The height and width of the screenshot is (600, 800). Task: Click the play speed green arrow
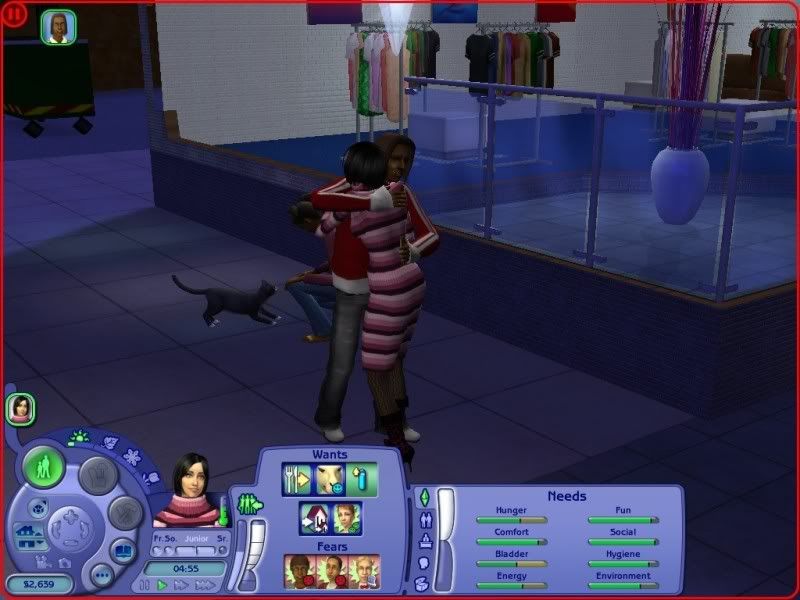click(163, 585)
